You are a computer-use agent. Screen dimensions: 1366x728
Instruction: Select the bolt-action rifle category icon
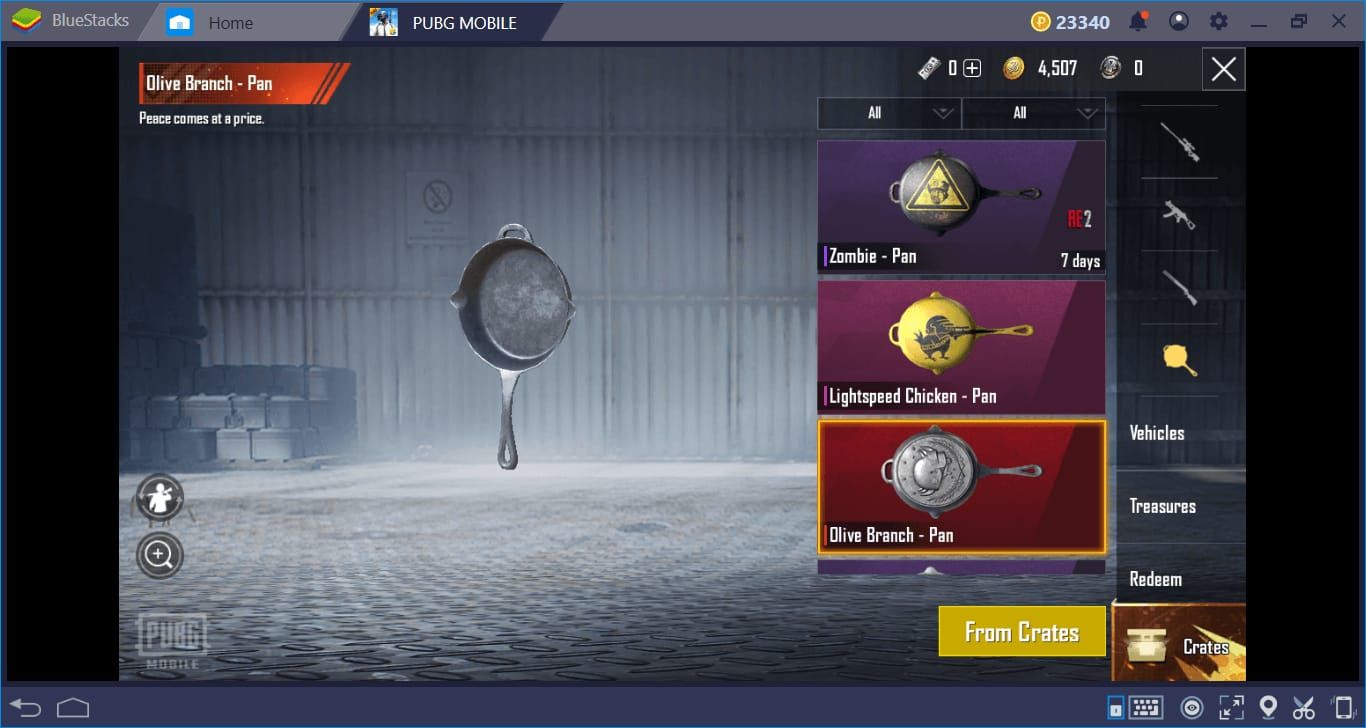tap(1178, 290)
